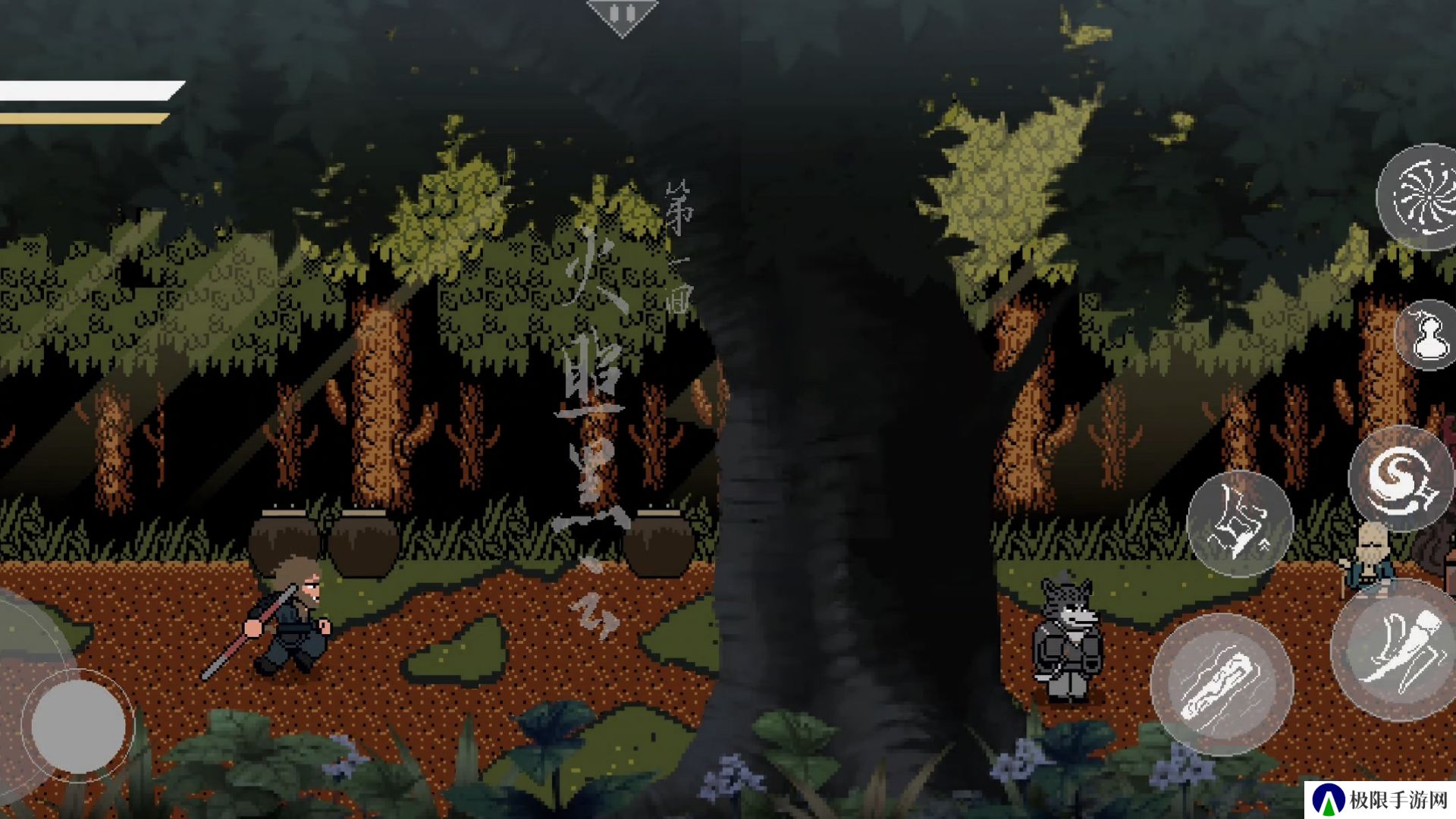Pause the game with the top triangle button
The width and height of the screenshot is (1456, 819).
[622, 15]
